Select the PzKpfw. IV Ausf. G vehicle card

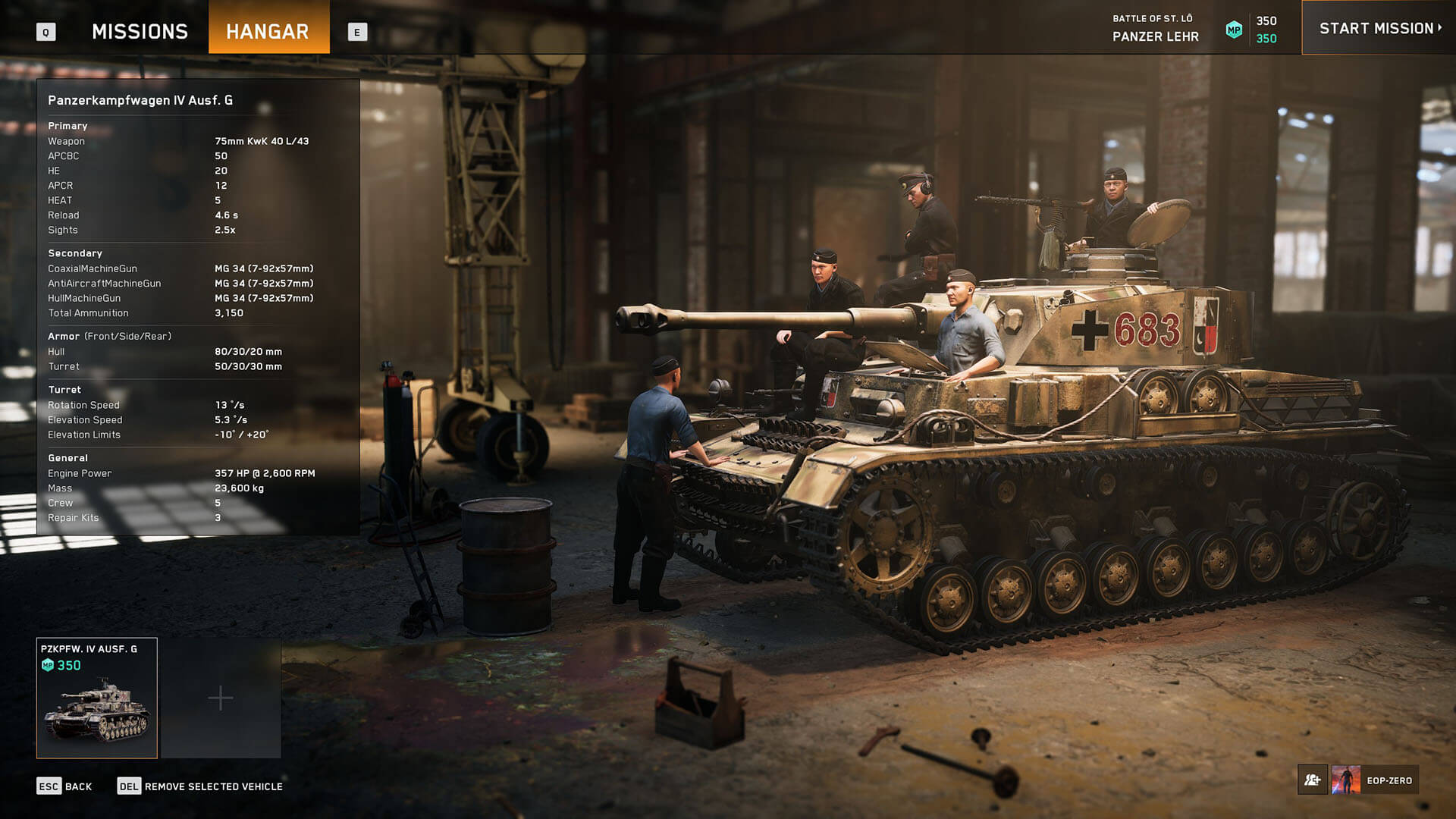click(x=97, y=698)
